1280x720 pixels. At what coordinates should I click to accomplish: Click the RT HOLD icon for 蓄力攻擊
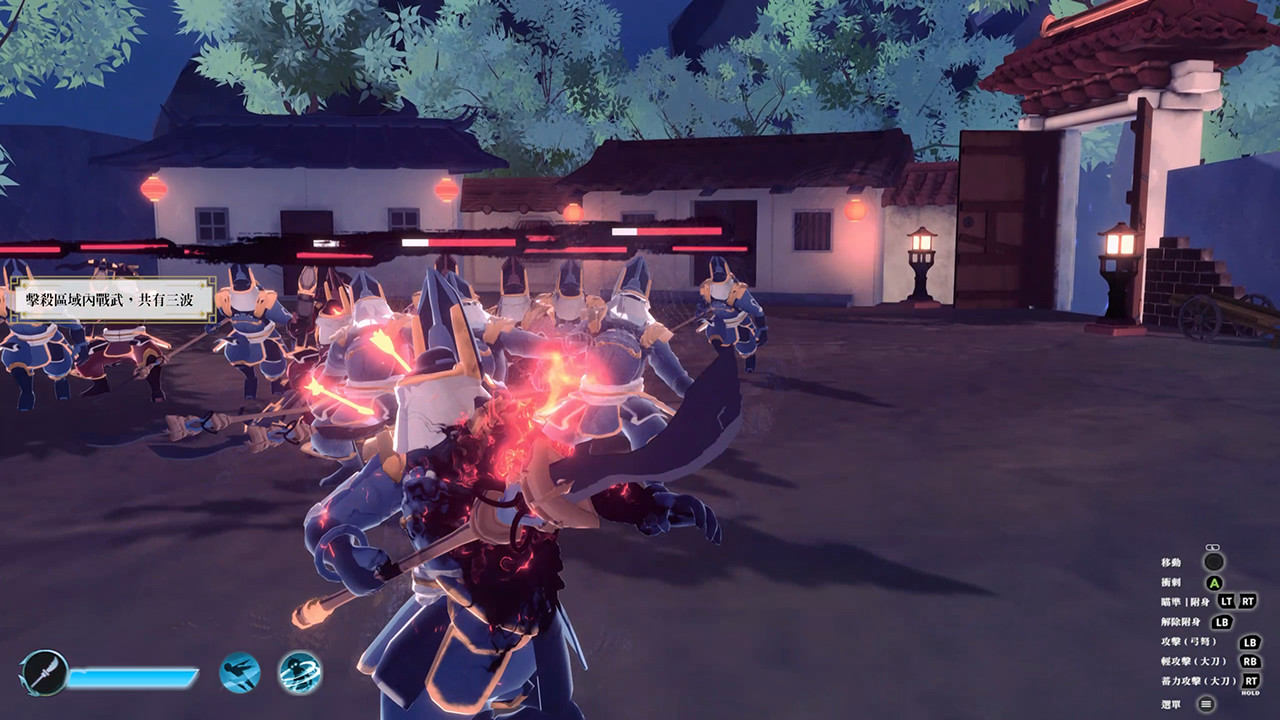tap(1251, 680)
